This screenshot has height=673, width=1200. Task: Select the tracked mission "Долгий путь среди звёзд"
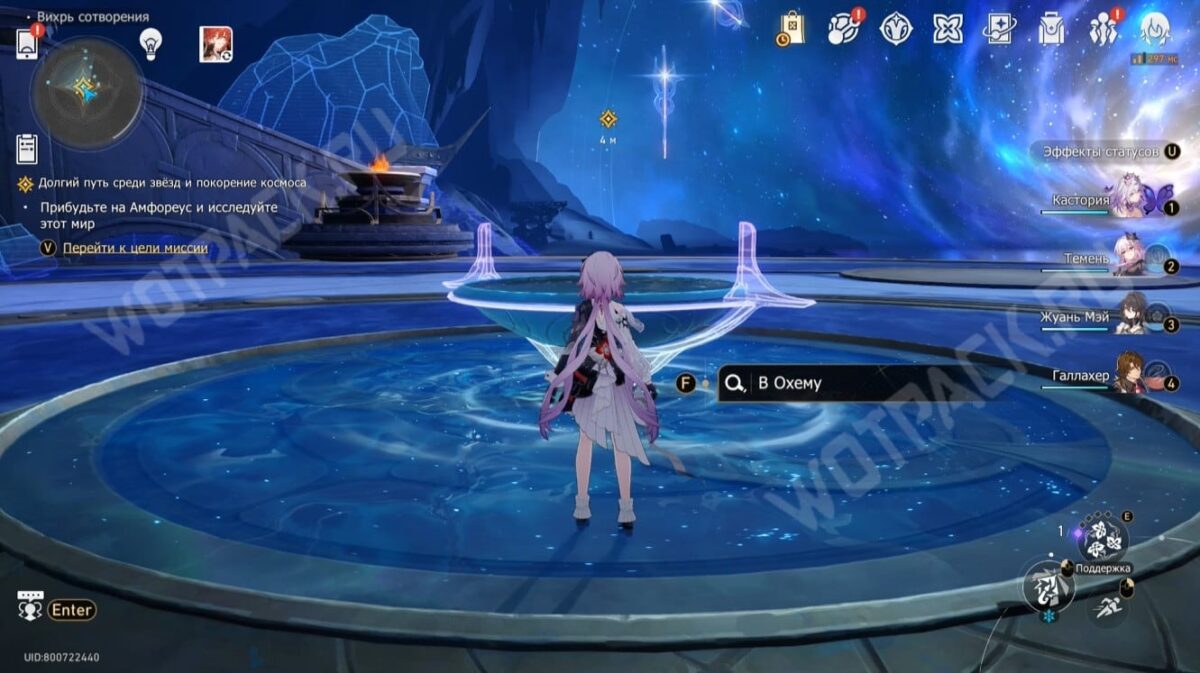click(x=172, y=184)
